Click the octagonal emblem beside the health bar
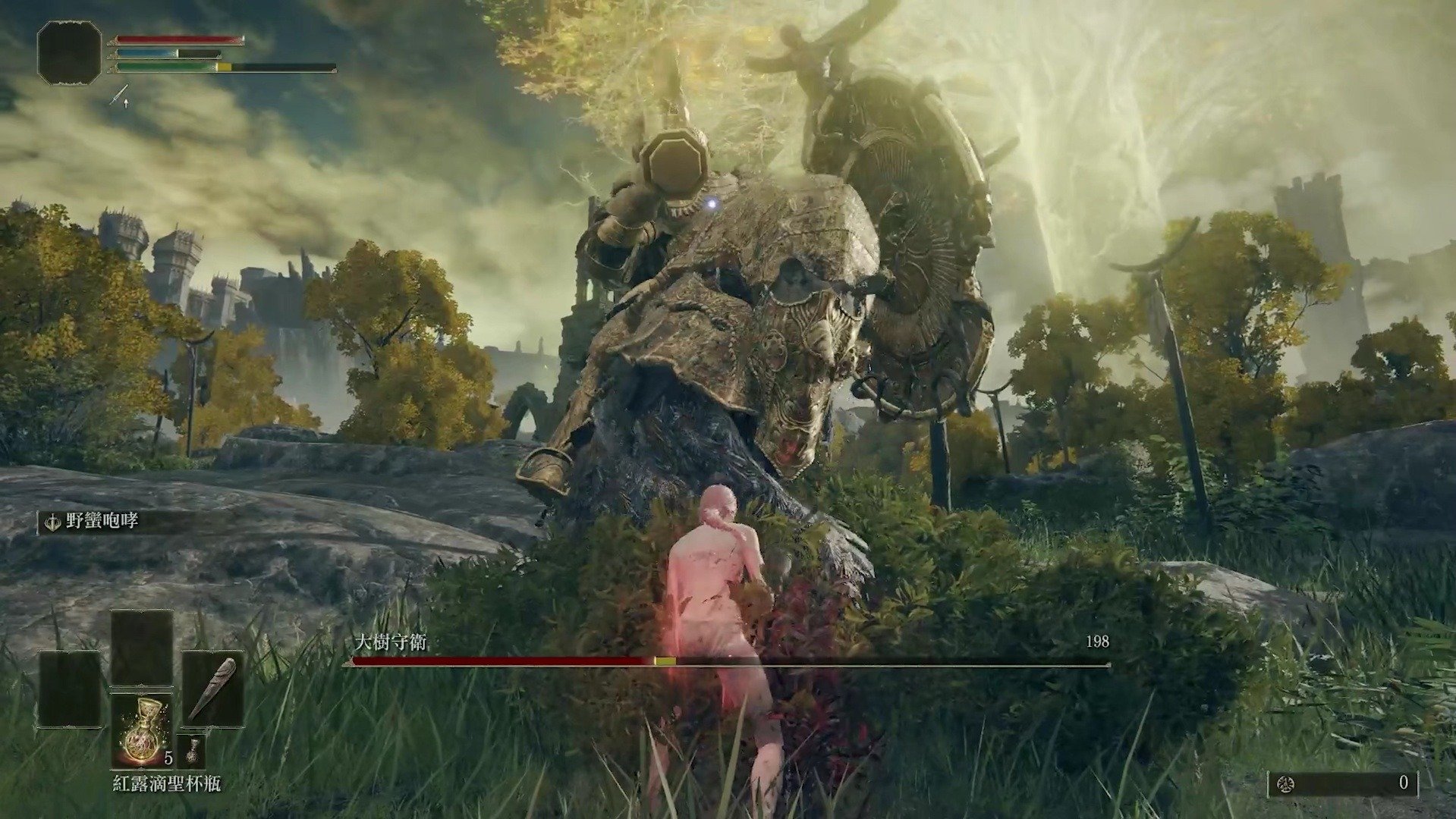1456x819 pixels. (x=69, y=52)
